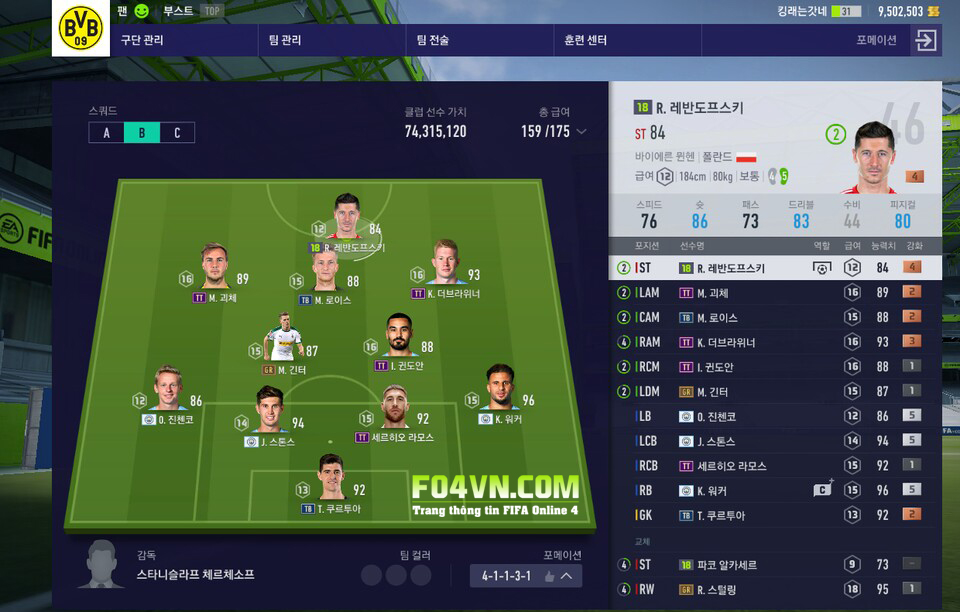Switch to squad tab A
Image resolution: width=960 pixels, height=612 pixels.
[106, 133]
